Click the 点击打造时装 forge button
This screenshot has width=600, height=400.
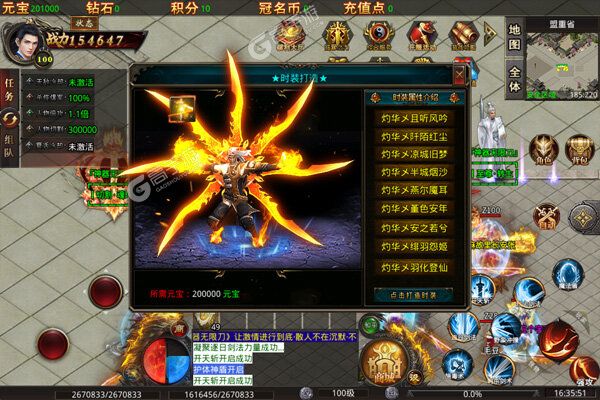(x=413, y=294)
